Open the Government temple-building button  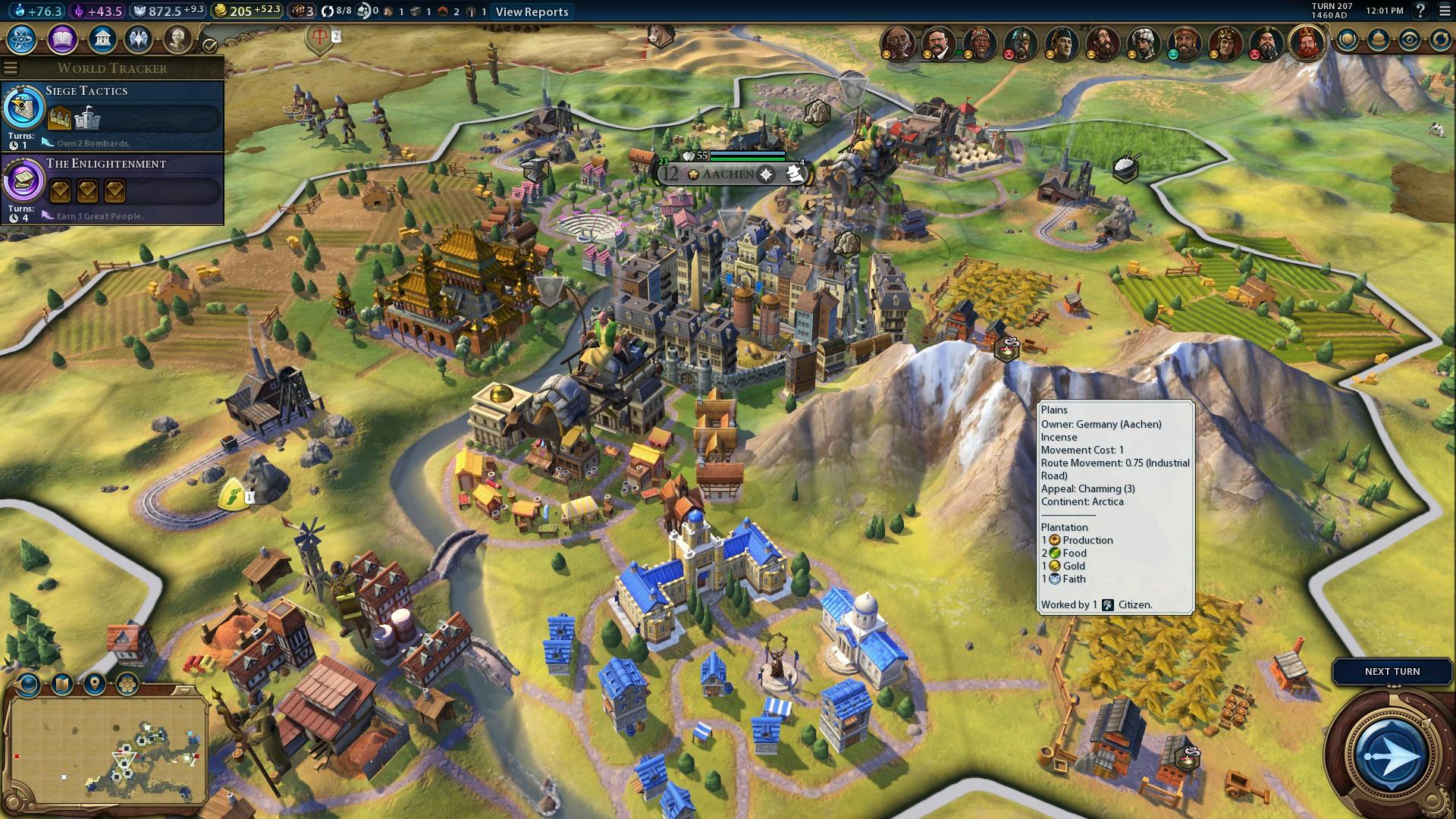(102, 39)
